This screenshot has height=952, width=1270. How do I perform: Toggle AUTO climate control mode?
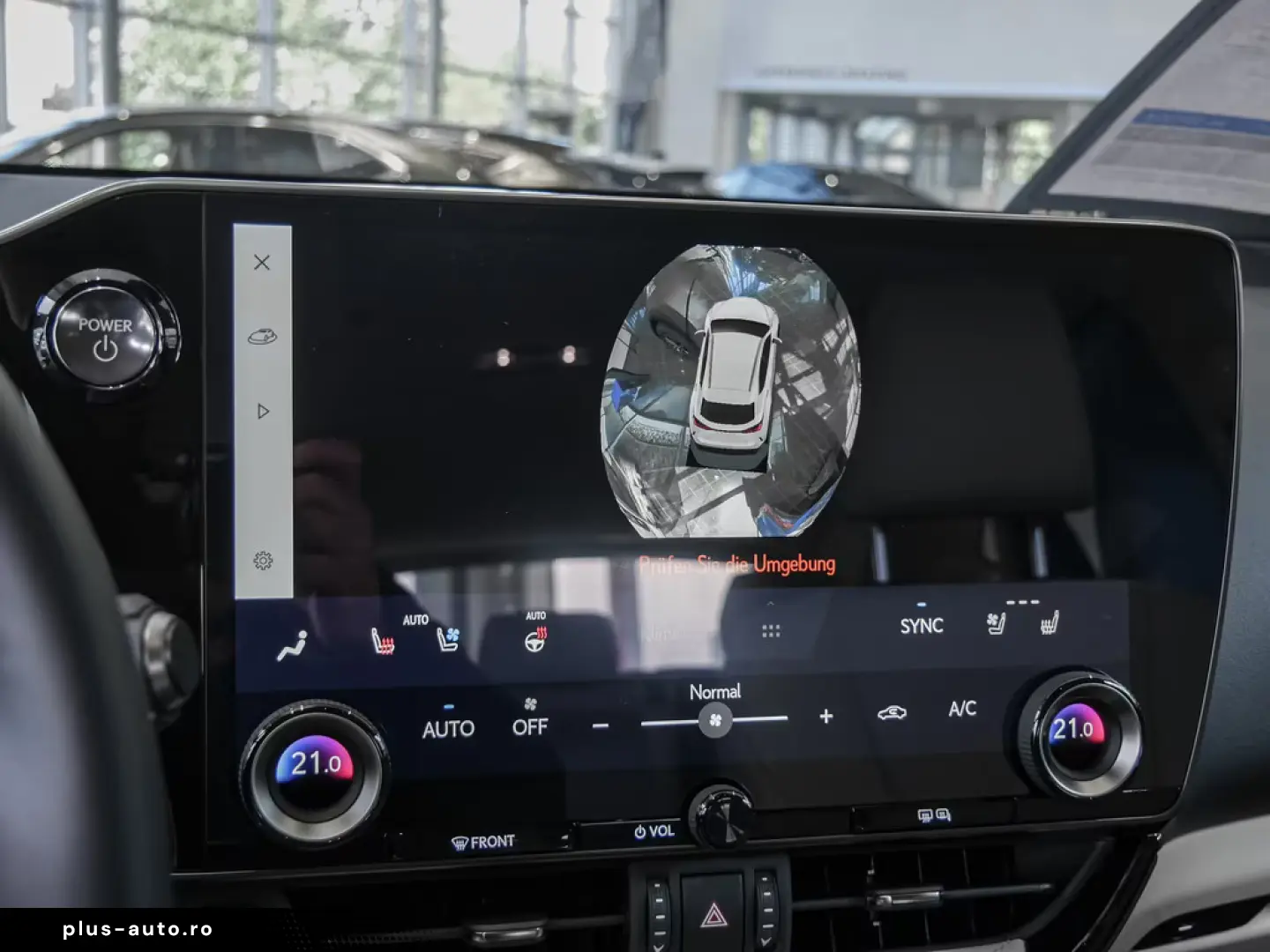tap(450, 729)
